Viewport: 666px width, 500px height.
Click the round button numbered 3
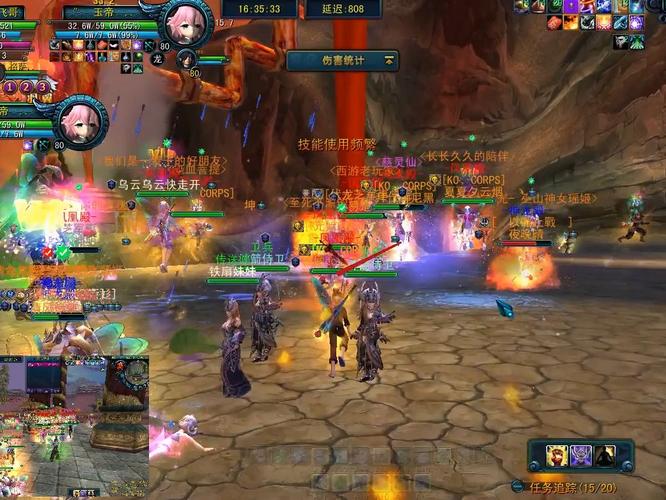pyautogui.click(x=43, y=88)
